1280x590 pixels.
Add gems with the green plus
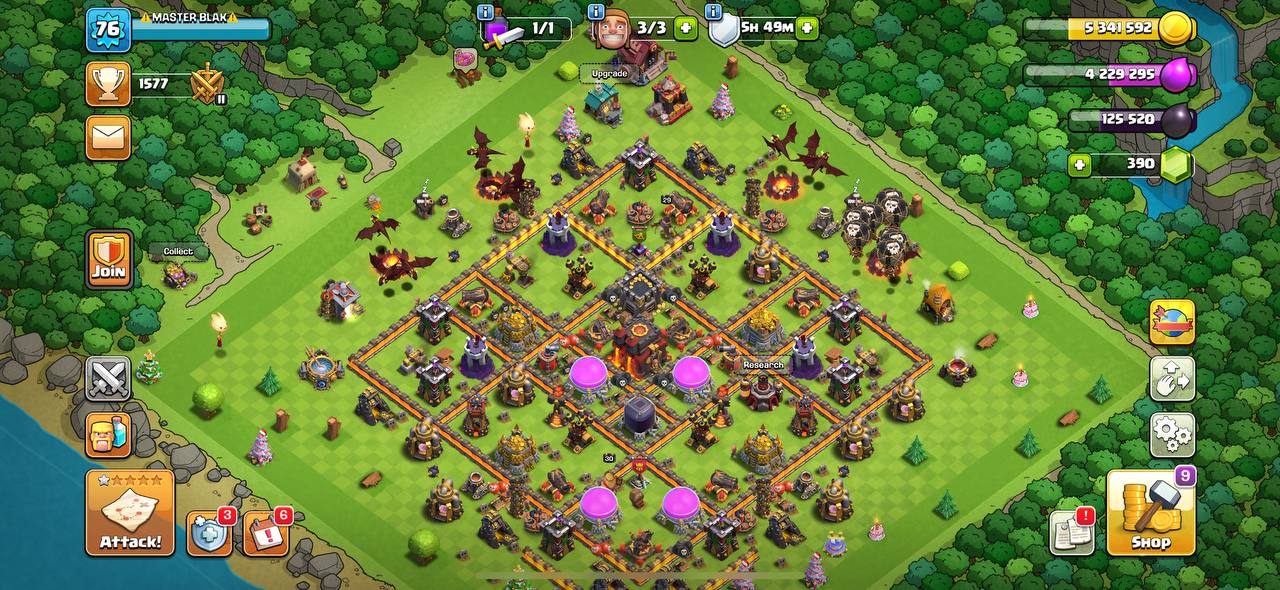(1079, 165)
